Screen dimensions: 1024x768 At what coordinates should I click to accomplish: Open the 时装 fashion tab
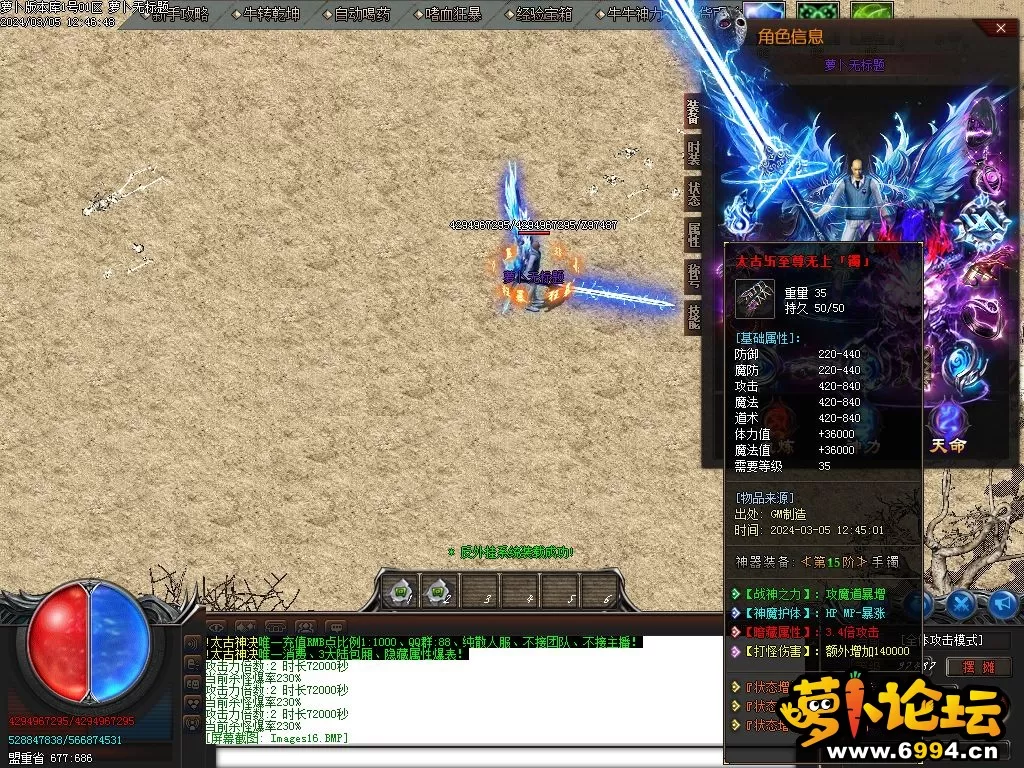[693, 153]
